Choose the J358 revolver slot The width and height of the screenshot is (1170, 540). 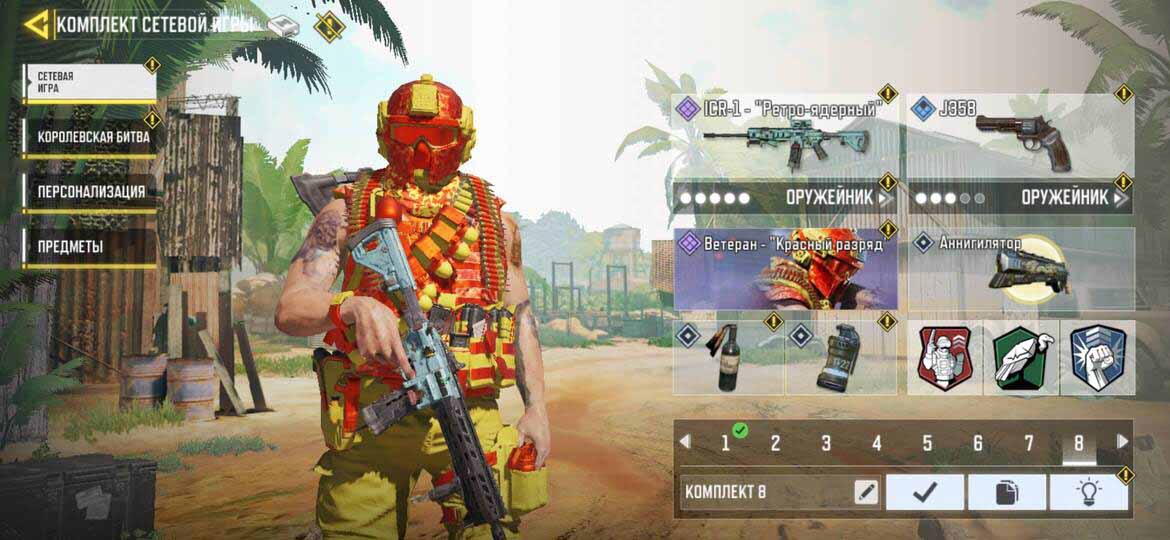(1020, 136)
